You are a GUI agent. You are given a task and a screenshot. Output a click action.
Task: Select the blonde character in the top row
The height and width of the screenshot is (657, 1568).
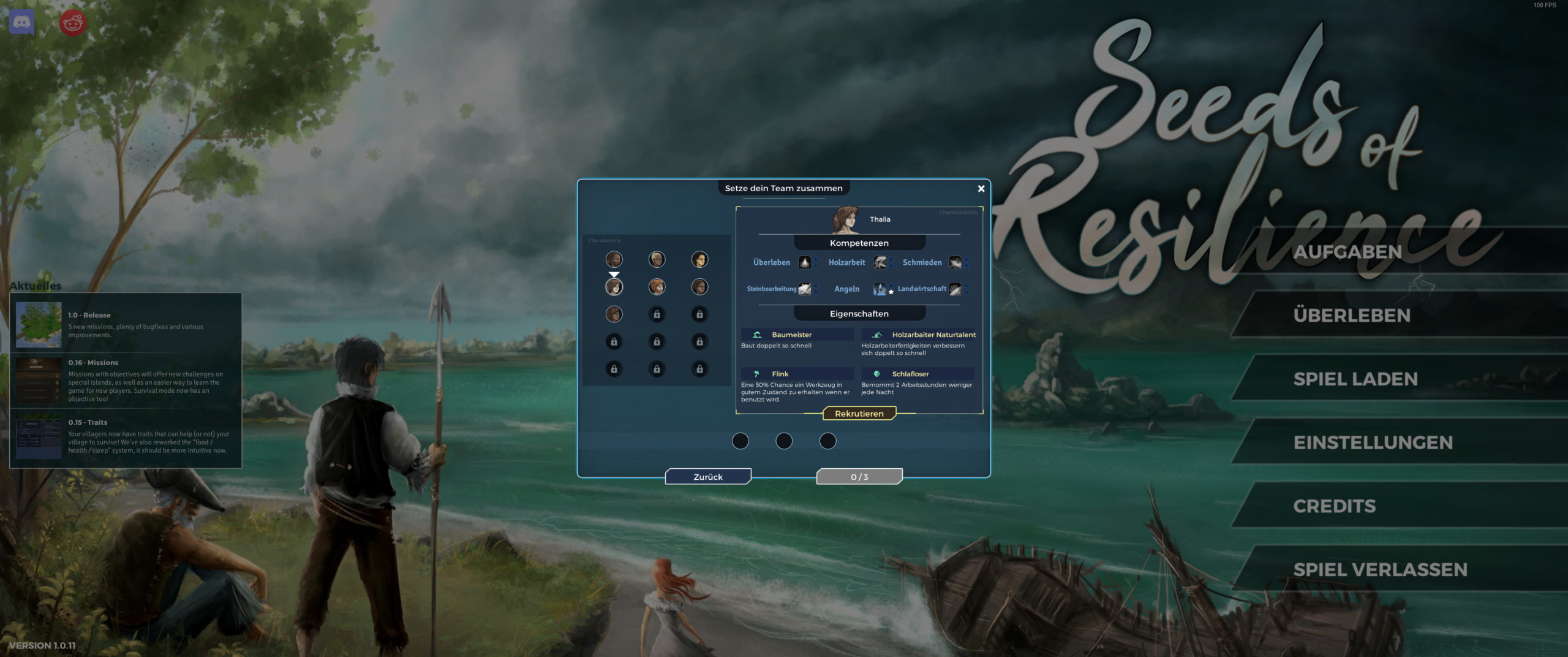(x=657, y=260)
